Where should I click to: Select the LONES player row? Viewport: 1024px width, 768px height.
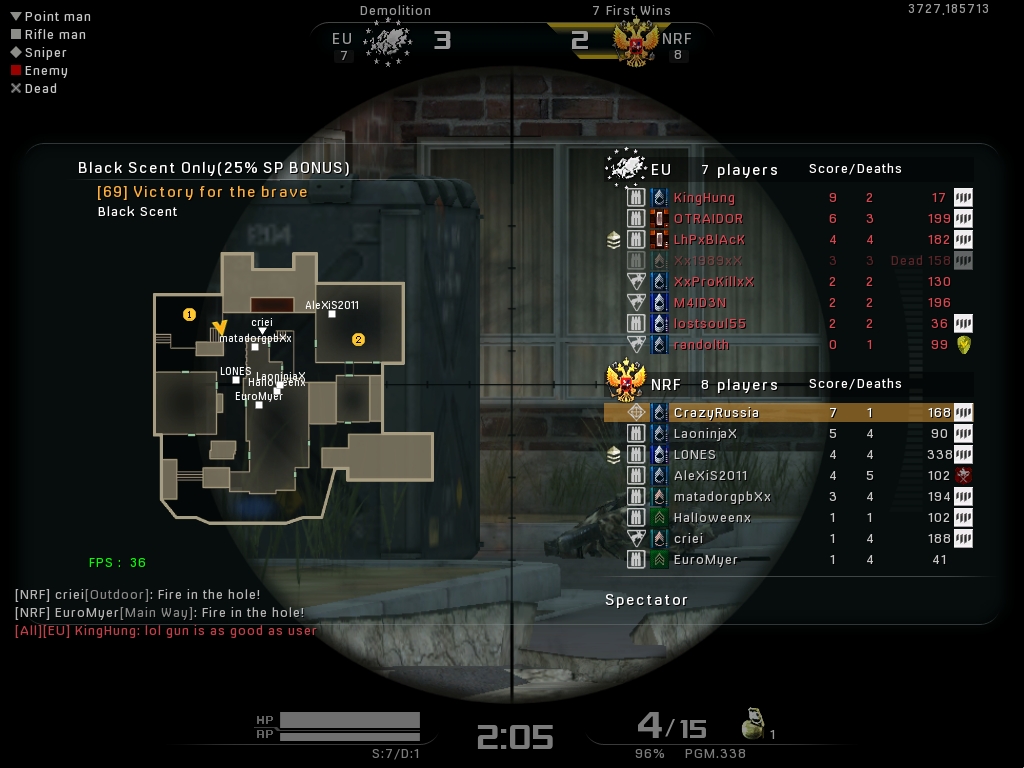[x=694, y=455]
